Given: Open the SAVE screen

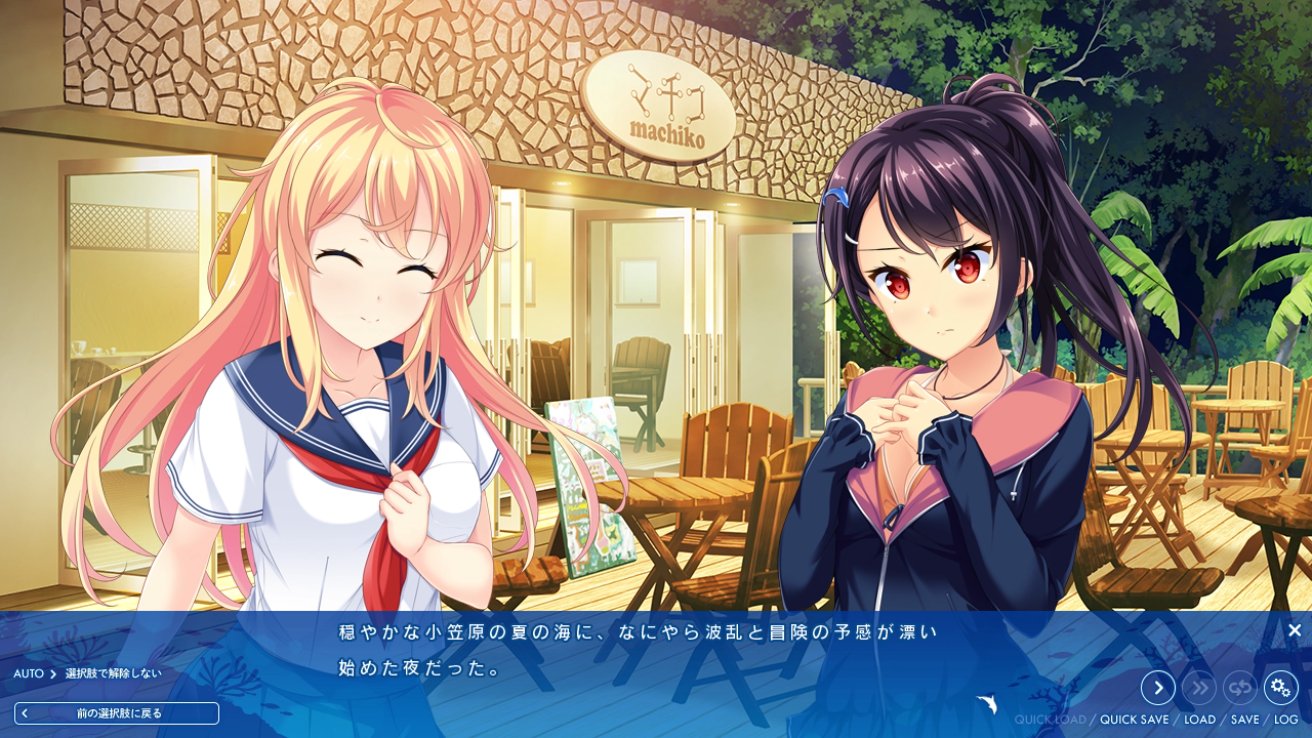Looking at the screenshot, I should point(1244,719).
